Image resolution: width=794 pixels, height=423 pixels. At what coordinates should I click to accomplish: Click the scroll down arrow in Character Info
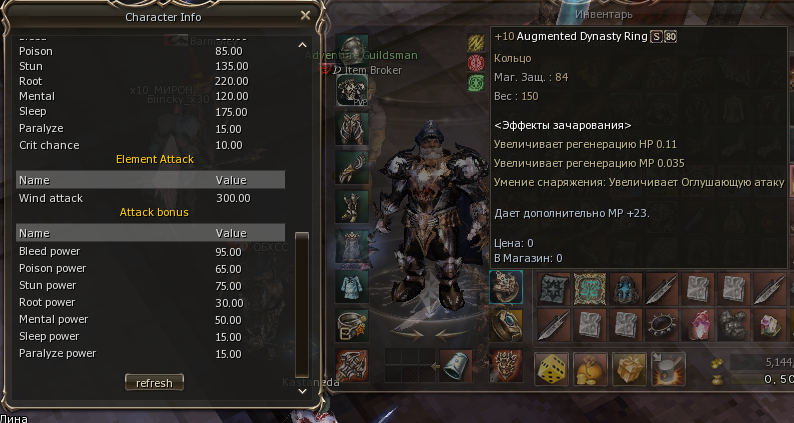(304, 391)
